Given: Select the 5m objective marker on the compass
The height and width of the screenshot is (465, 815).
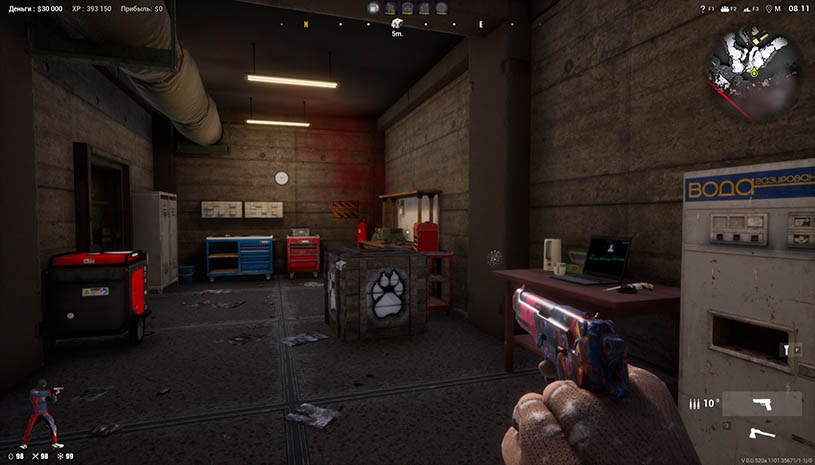Looking at the screenshot, I should [x=396, y=24].
